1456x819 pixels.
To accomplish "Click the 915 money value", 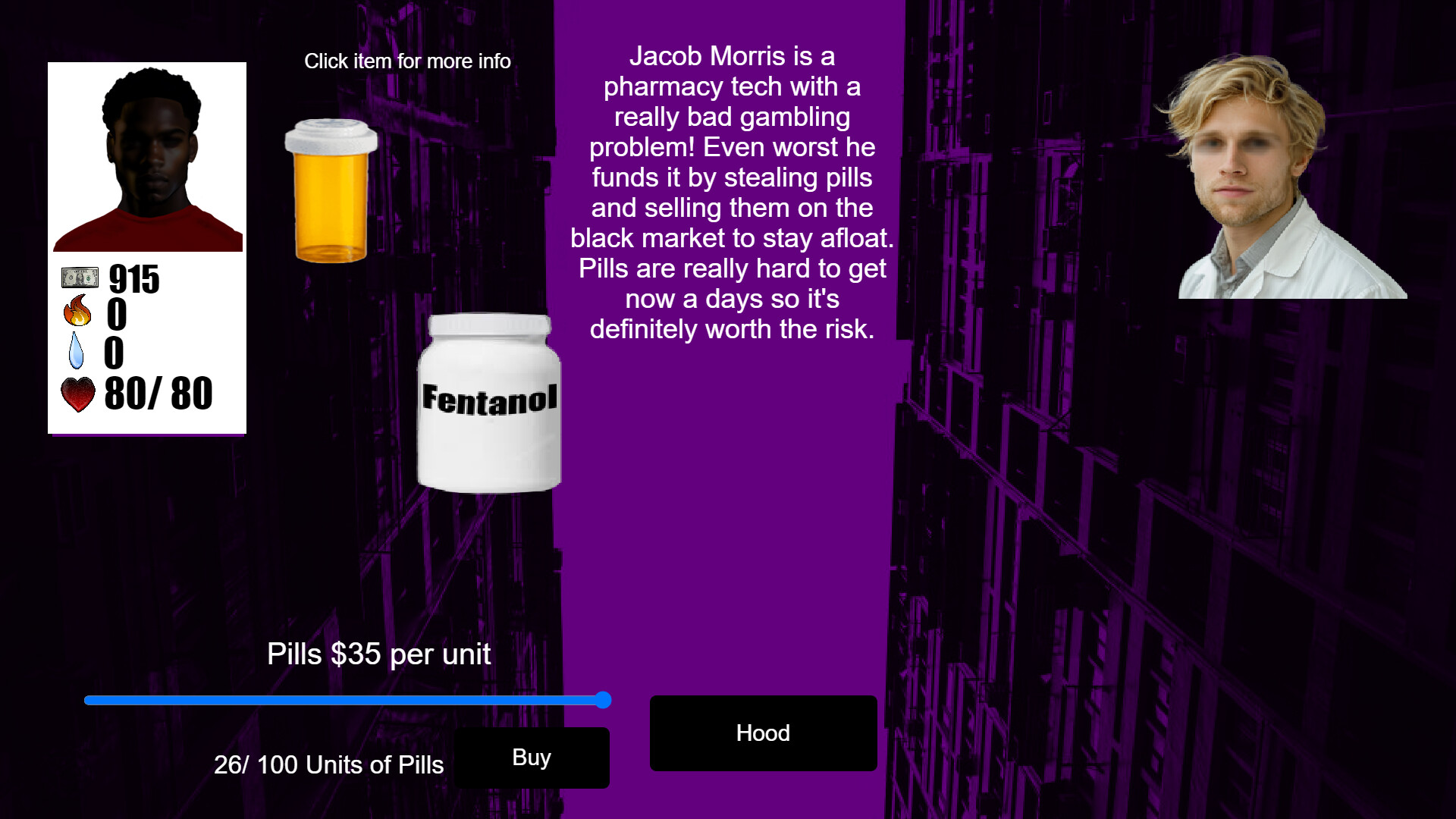I will (133, 278).
